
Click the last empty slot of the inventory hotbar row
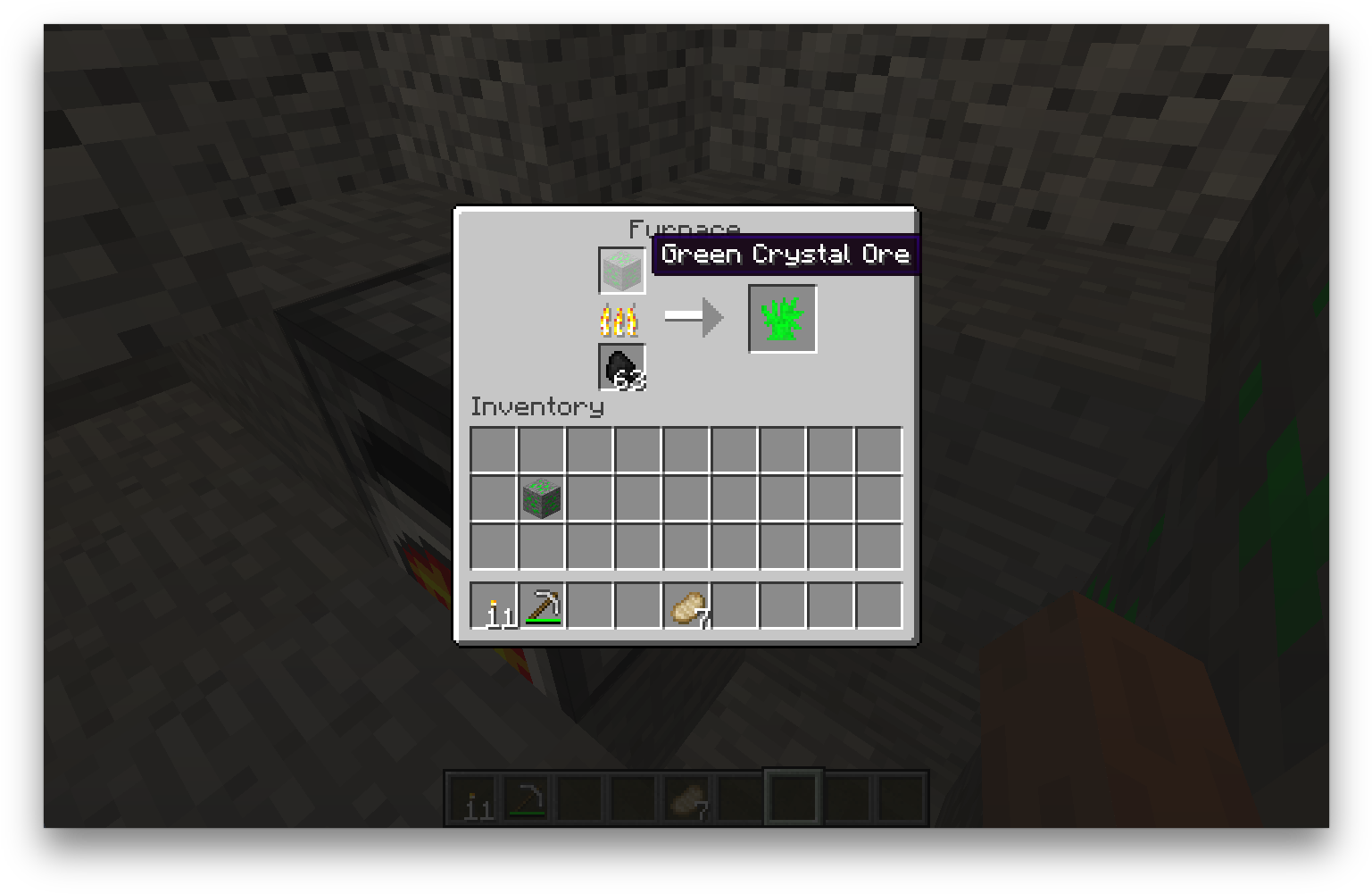pyautogui.click(x=879, y=604)
